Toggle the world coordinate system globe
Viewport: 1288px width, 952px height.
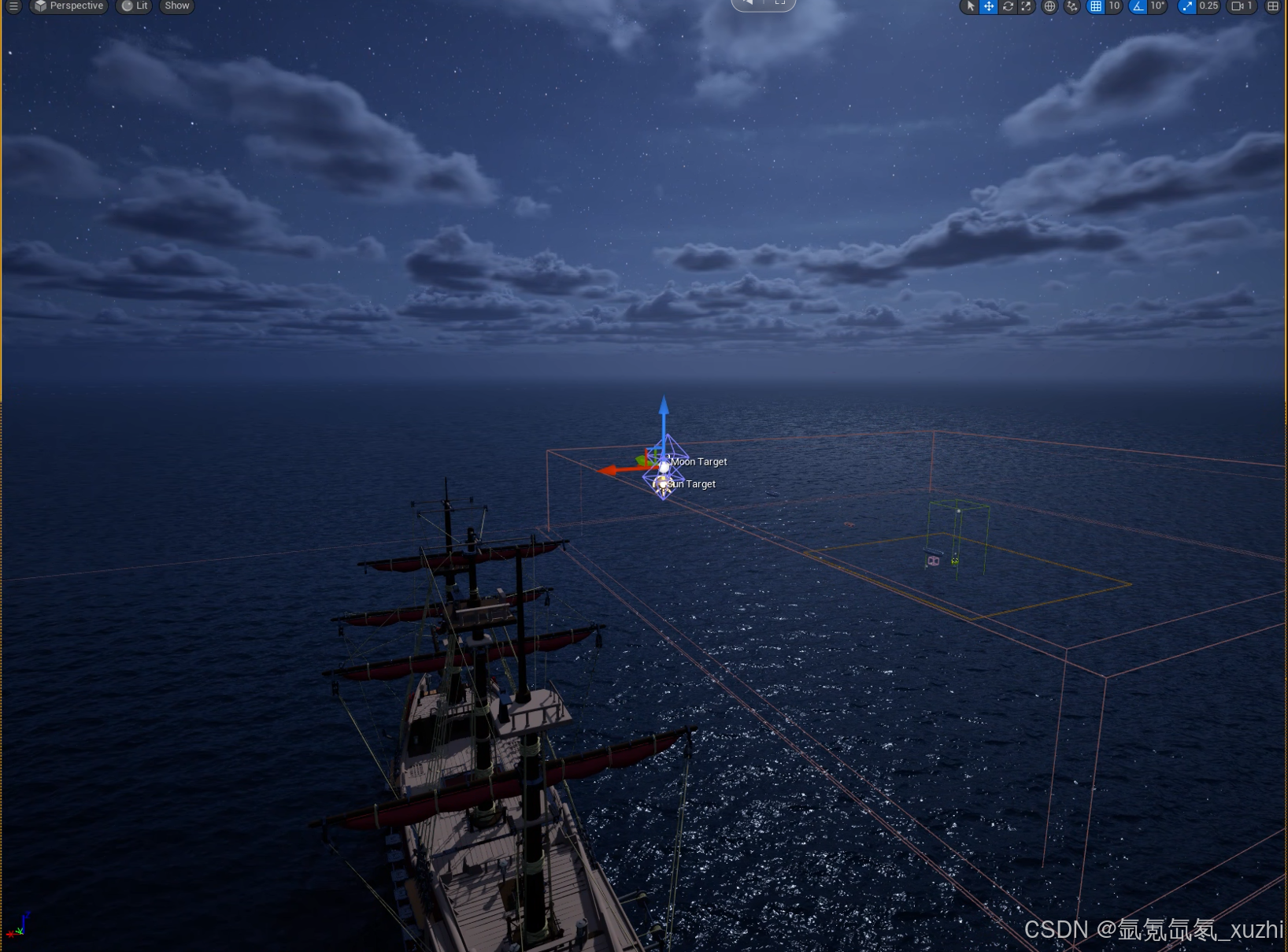click(1049, 6)
